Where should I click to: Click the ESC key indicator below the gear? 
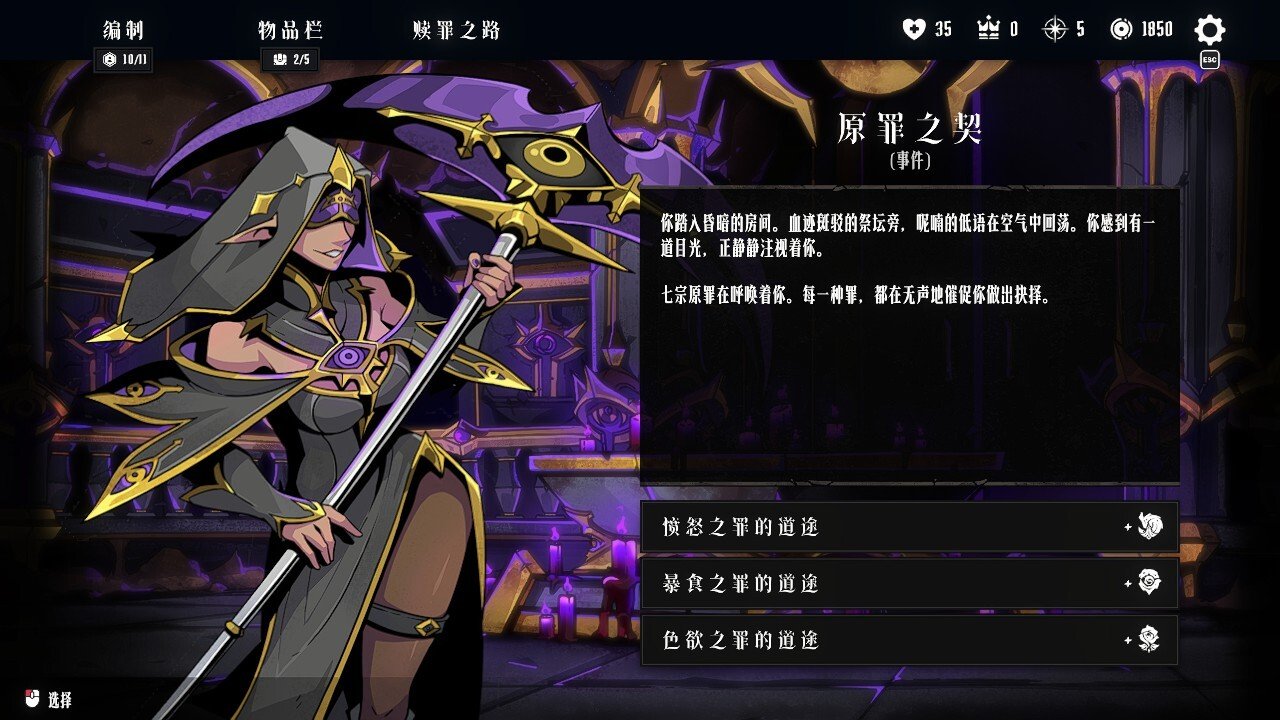point(1209,58)
